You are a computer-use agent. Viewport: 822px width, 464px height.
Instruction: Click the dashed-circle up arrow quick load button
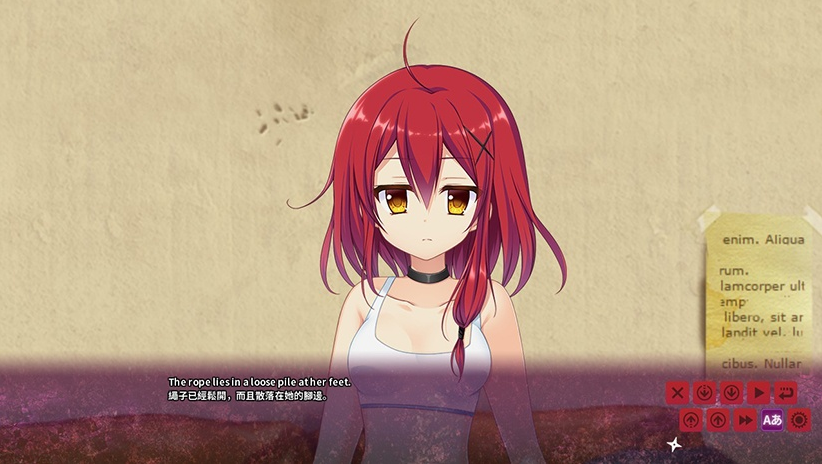pyautogui.click(x=691, y=420)
